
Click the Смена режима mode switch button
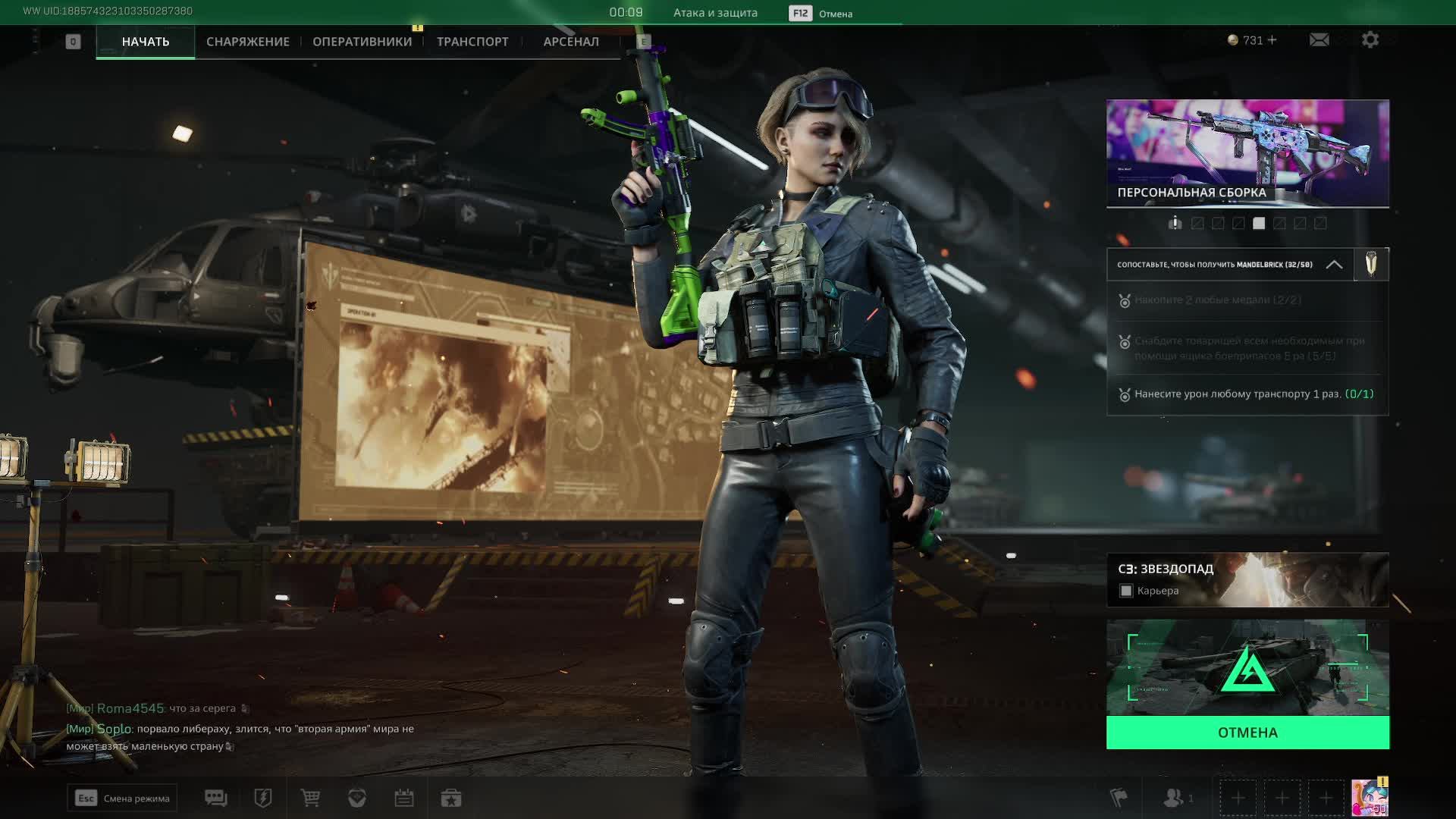pos(122,799)
